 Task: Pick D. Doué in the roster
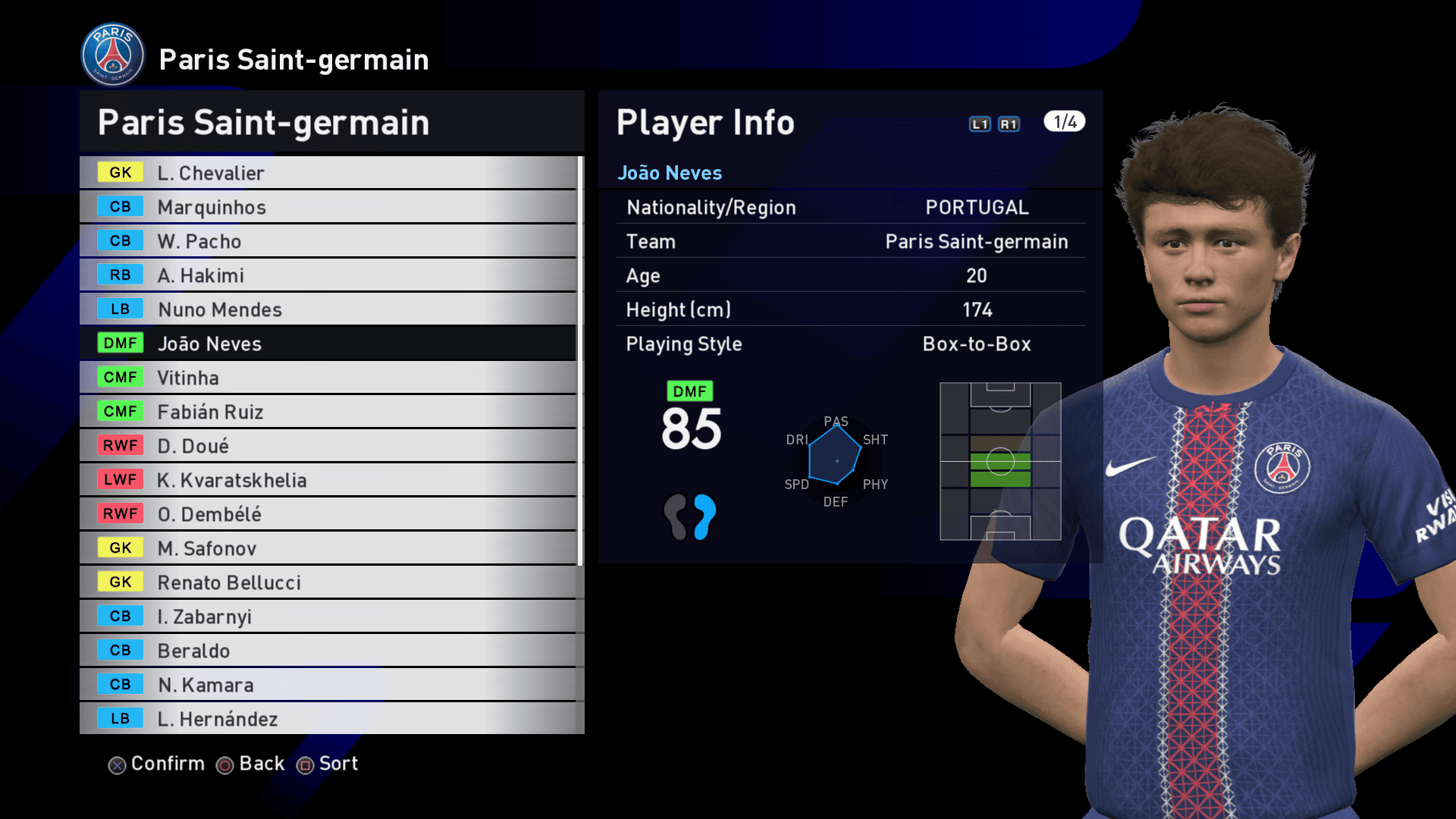pyautogui.click(x=328, y=446)
